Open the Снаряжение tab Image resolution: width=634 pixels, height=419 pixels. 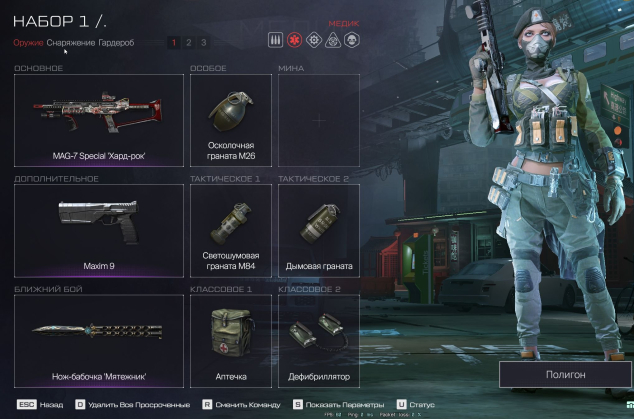pos(71,42)
